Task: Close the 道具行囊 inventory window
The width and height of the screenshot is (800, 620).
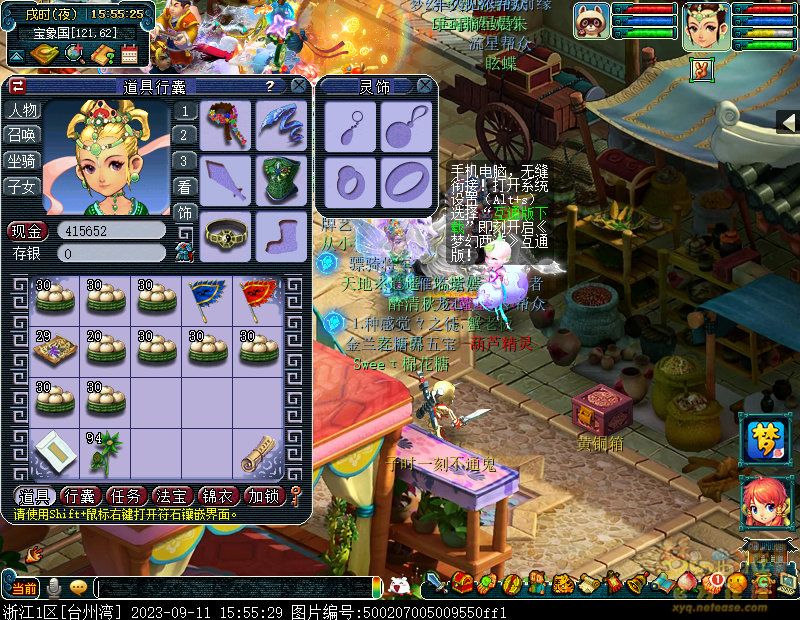Action: click(x=298, y=87)
